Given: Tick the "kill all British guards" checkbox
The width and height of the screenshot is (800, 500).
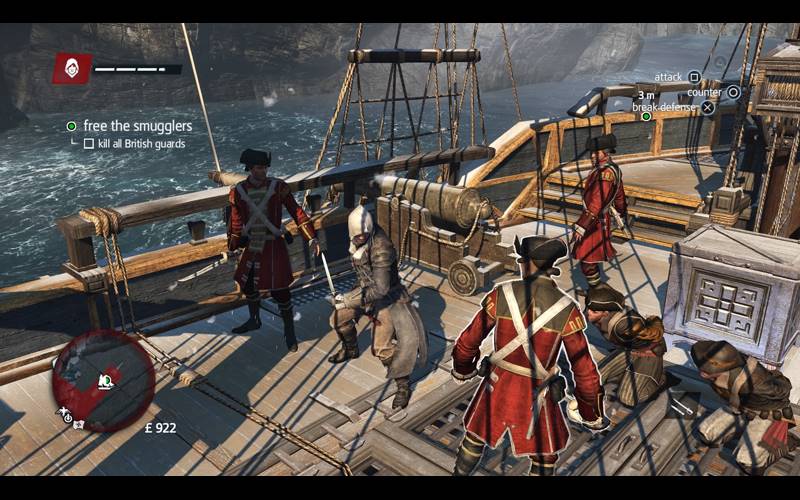Looking at the screenshot, I should click(x=89, y=144).
